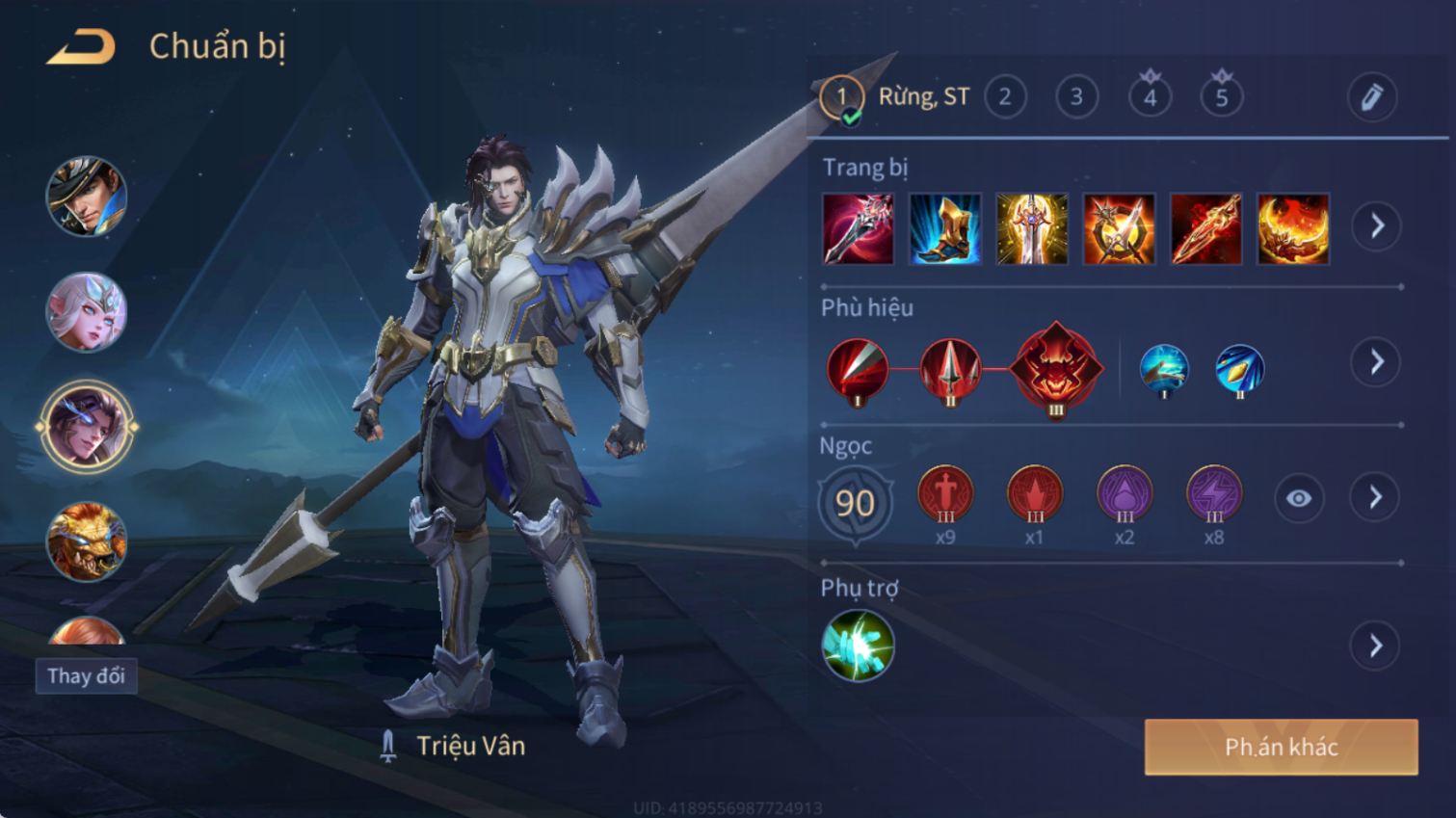Edit preset name with pencil icon
The width and height of the screenshot is (1456, 818).
coord(1371,97)
